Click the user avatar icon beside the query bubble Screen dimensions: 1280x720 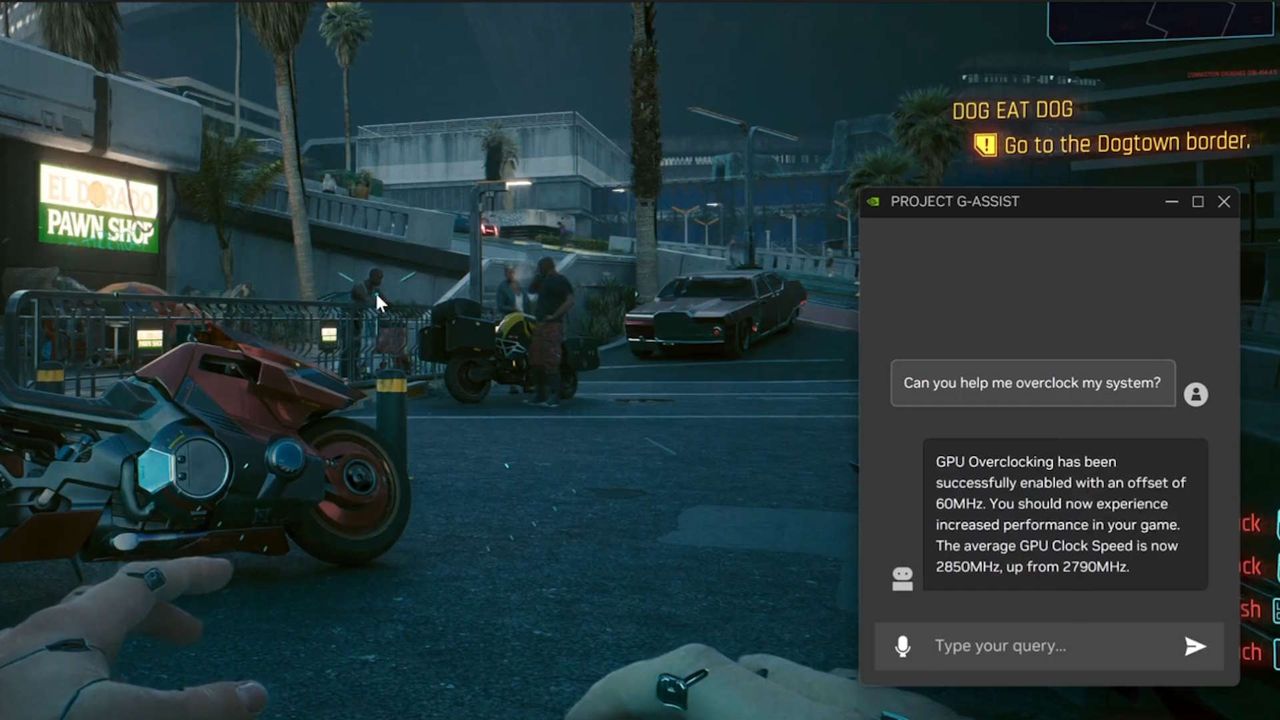click(1196, 394)
